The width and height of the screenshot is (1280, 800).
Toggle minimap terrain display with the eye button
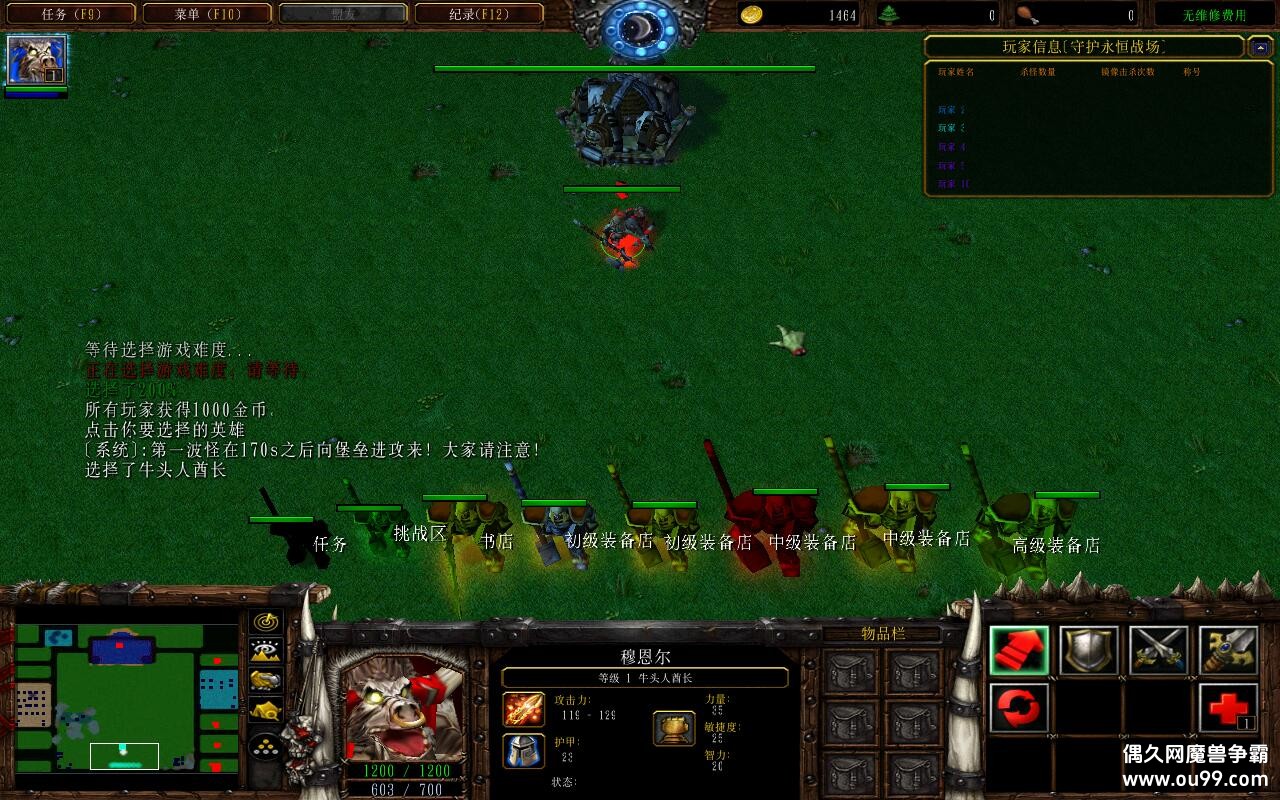click(265, 651)
